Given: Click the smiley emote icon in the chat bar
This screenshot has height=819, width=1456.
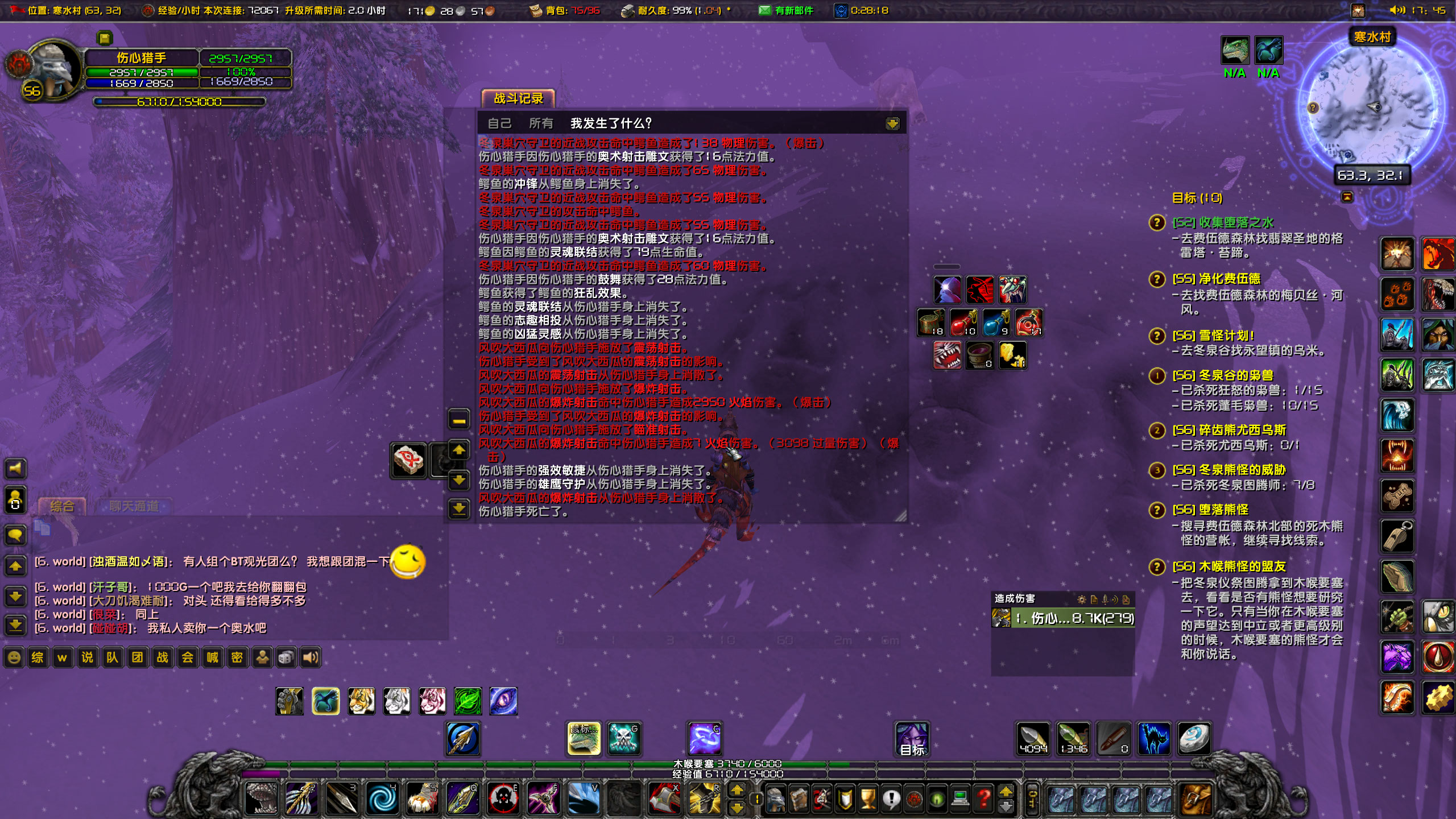Looking at the screenshot, I should (x=13, y=657).
